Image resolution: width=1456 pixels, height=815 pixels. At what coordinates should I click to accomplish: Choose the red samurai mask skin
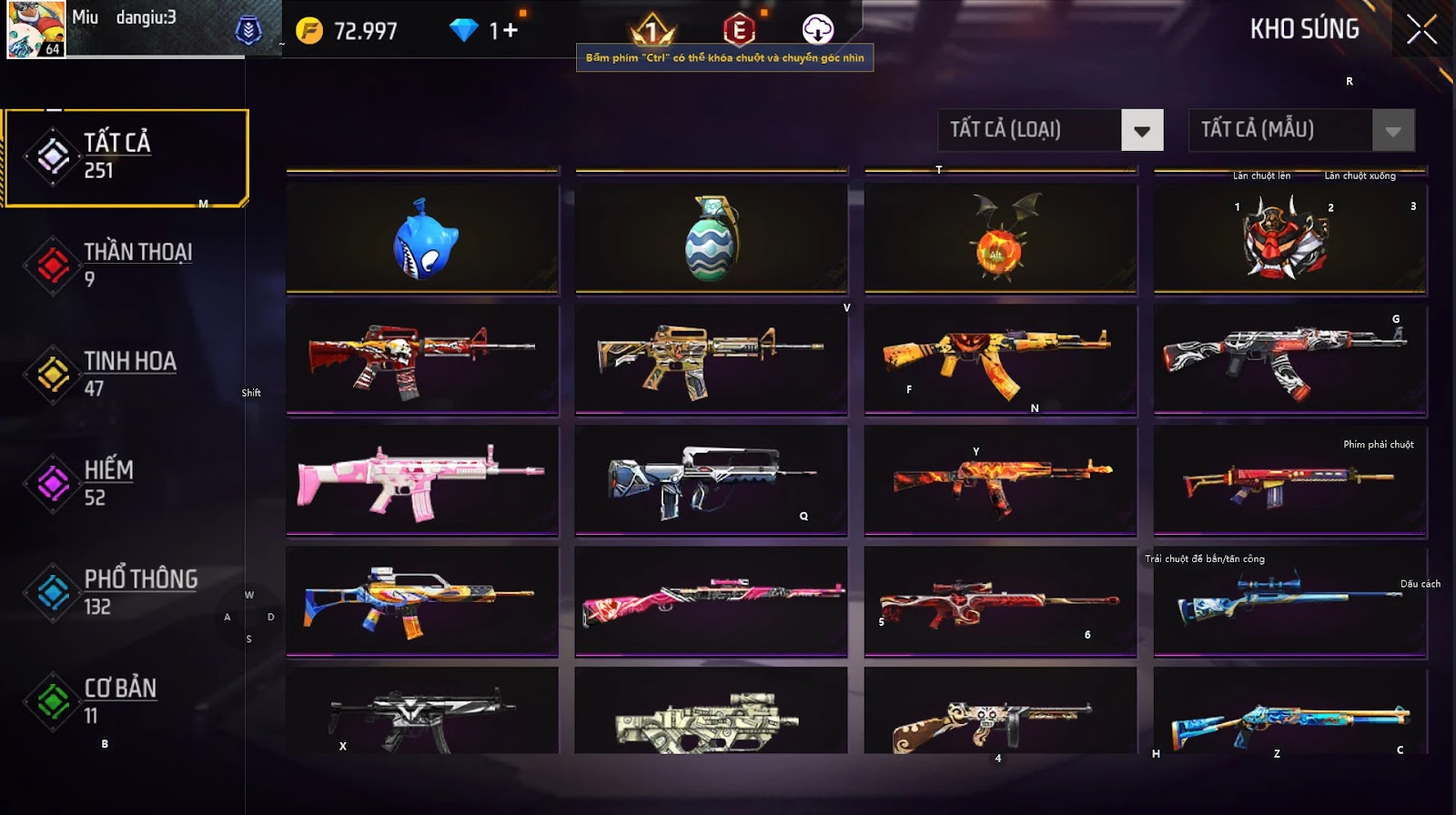(1289, 239)
